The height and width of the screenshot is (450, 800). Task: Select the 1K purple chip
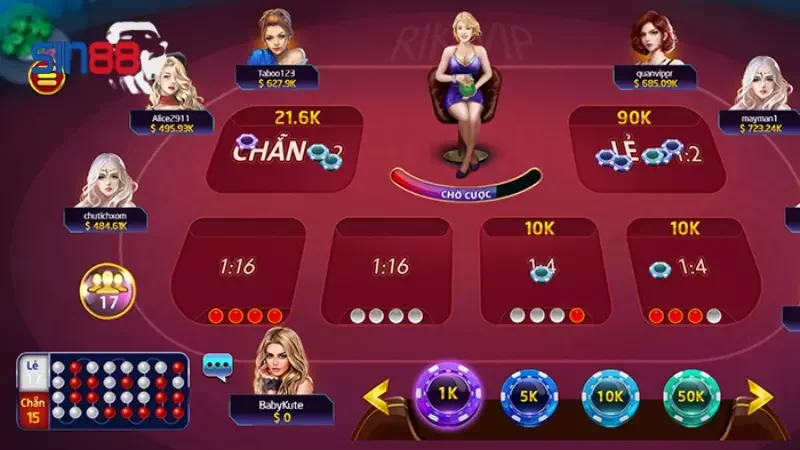coord(447,393)
